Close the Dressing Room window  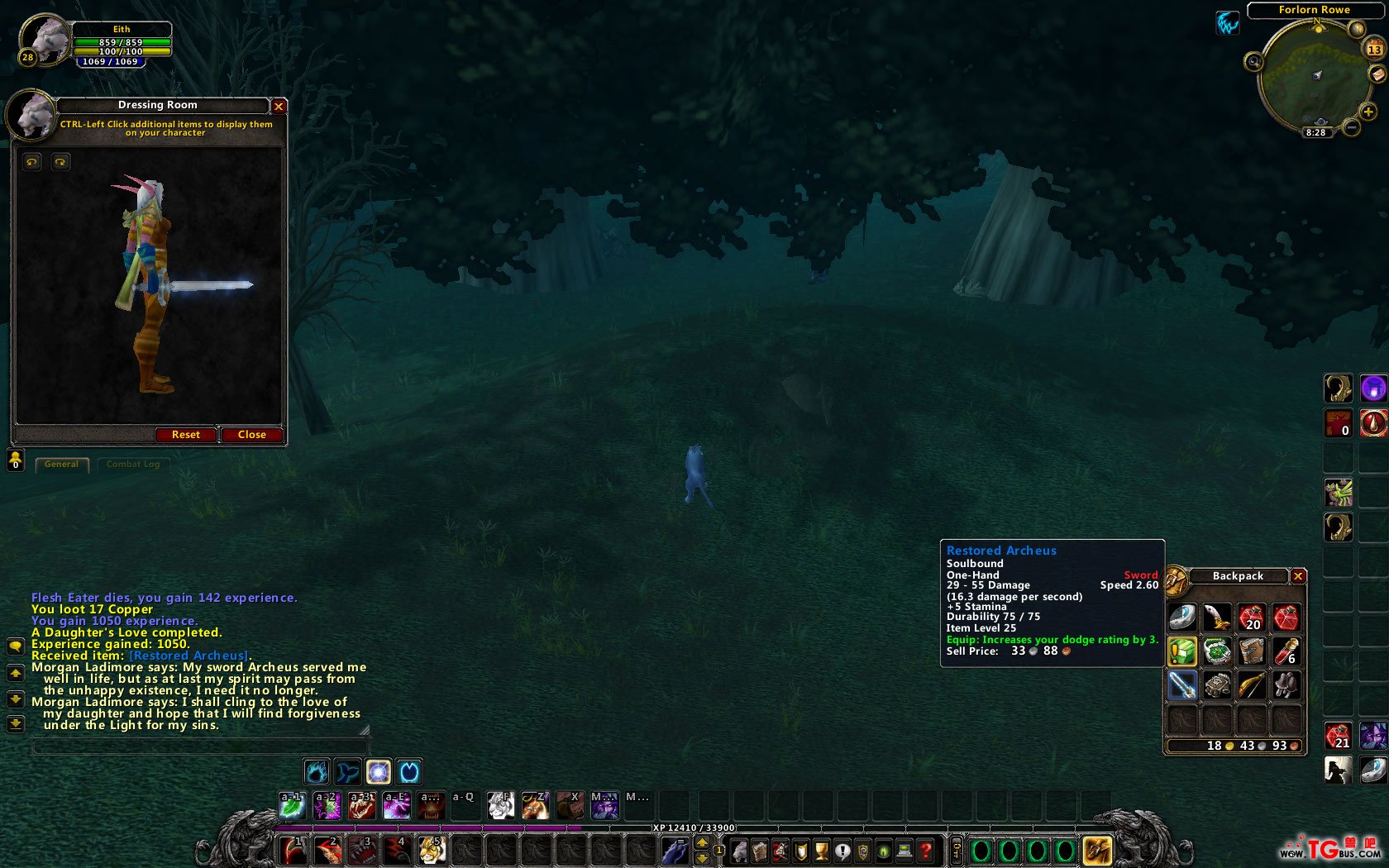pyautogui.click(x=279, y=107)
